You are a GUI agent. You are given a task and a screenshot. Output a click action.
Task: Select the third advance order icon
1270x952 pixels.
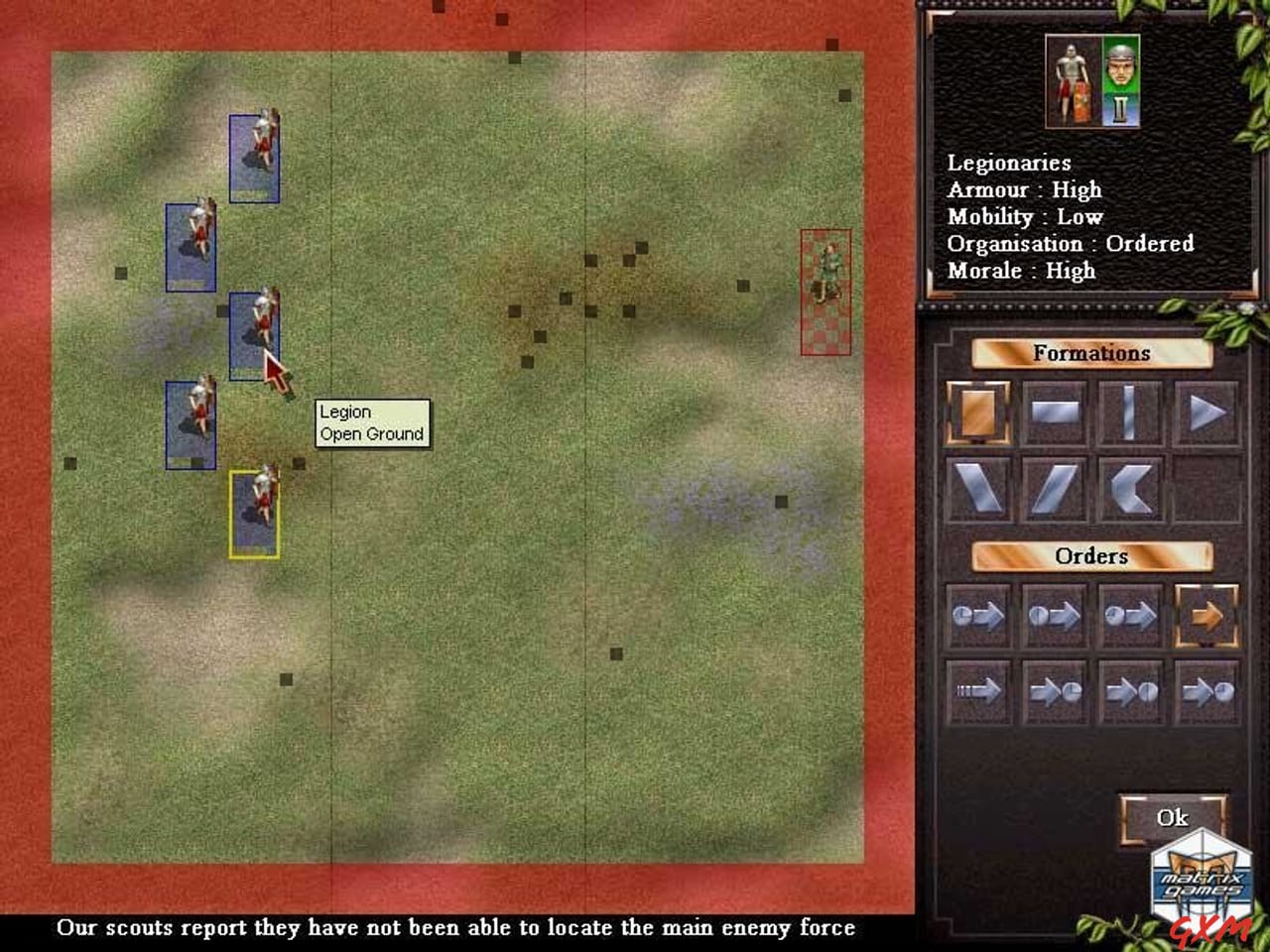1131,615
